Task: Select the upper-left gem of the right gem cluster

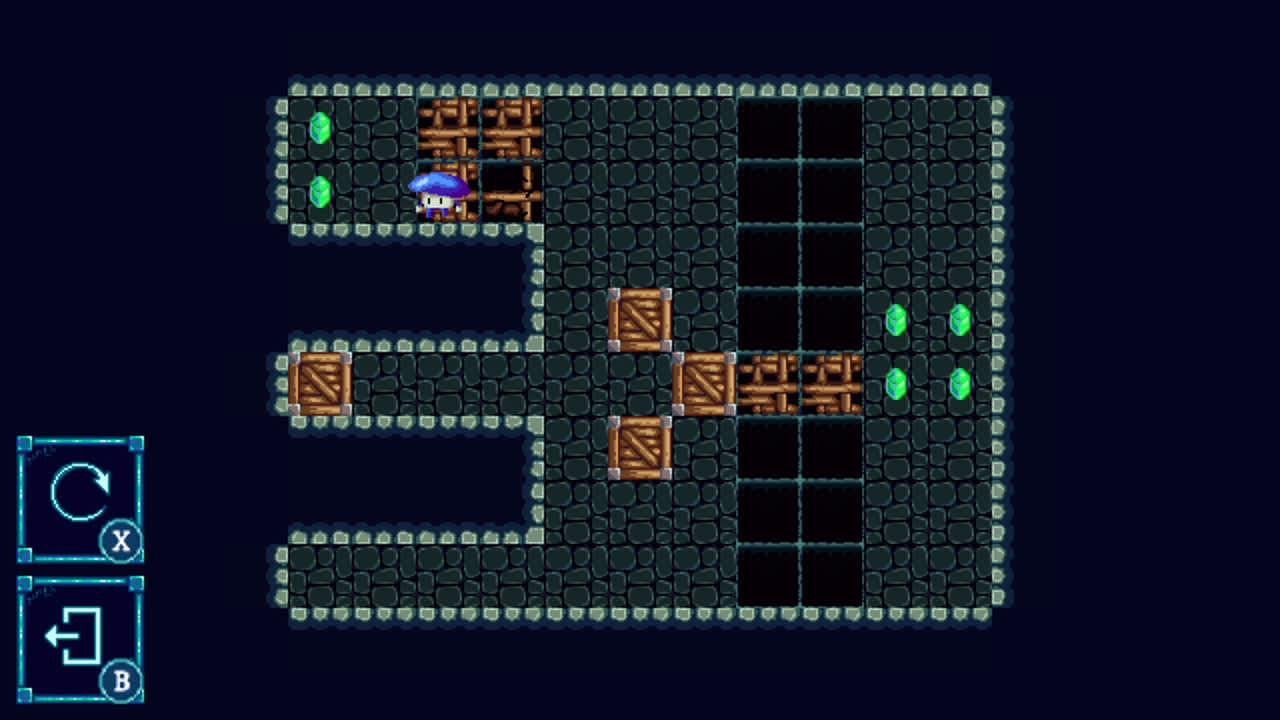Action: pyautogui.click(x=896, y=320)
